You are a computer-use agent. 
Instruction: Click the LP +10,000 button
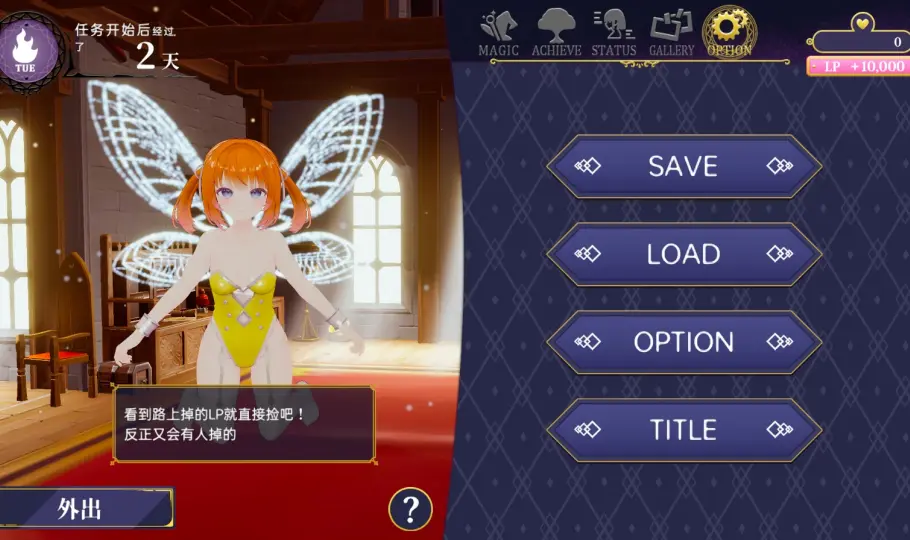(856, 66)
